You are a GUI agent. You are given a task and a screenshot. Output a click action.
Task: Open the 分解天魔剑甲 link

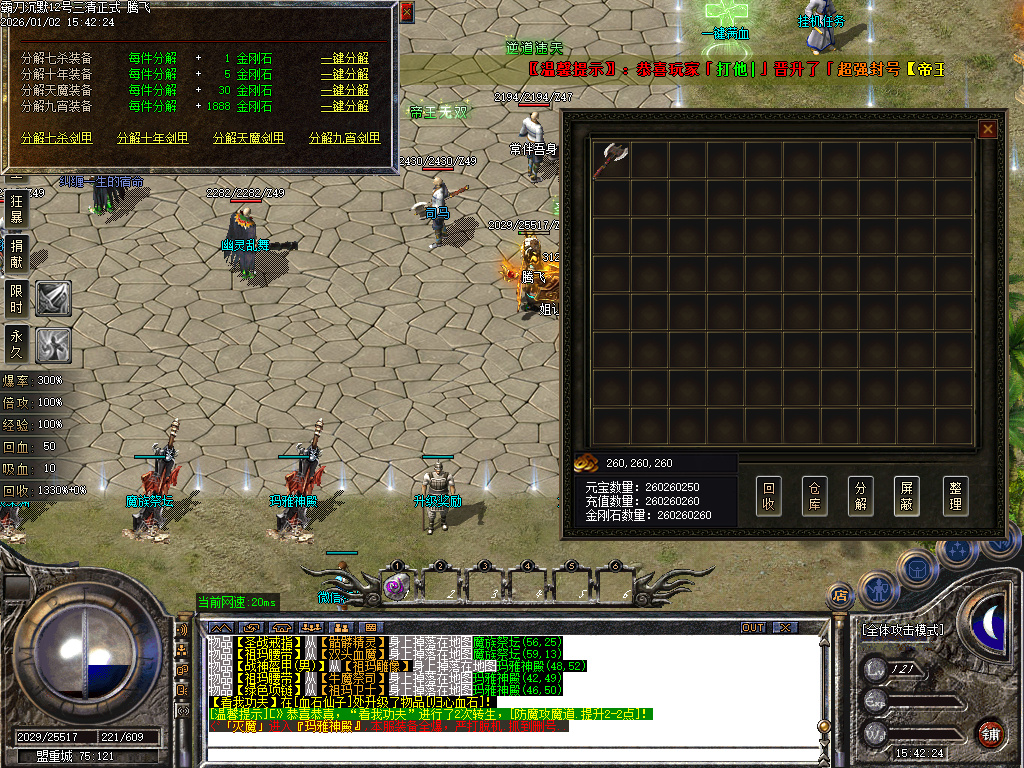(x=248, y=138)
